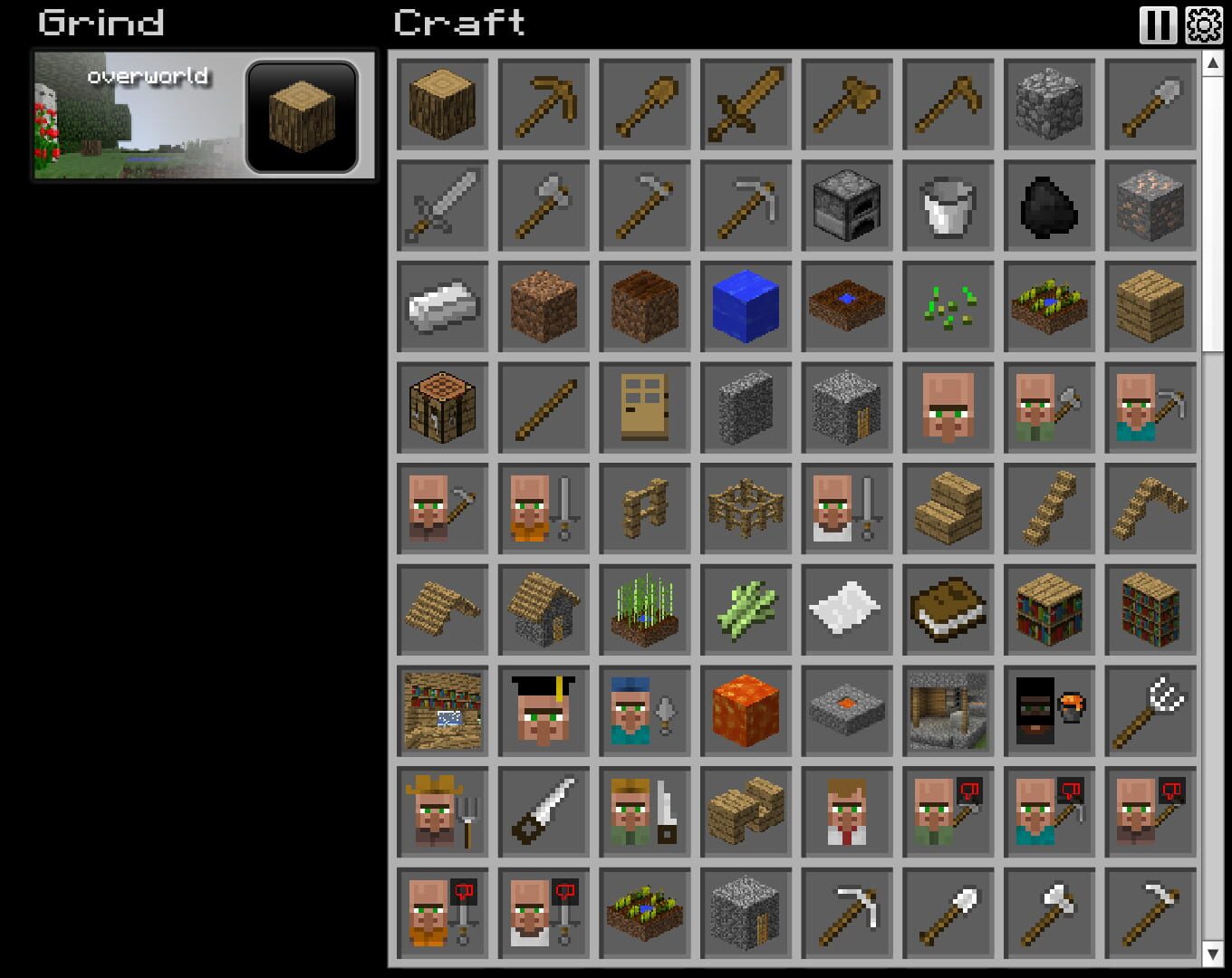Craft paper from sugar cane

click(x=847, y=609)
